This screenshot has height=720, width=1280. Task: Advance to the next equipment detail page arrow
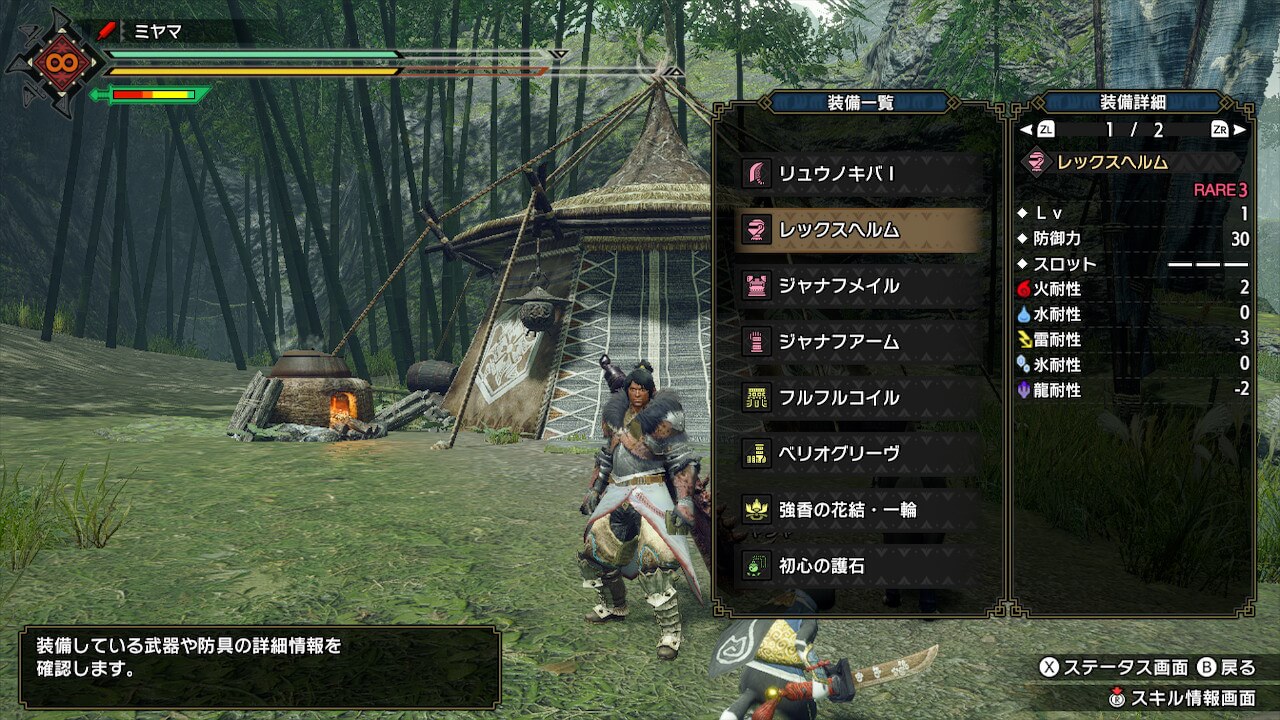pyautogui.click(x=1228, y=130)
